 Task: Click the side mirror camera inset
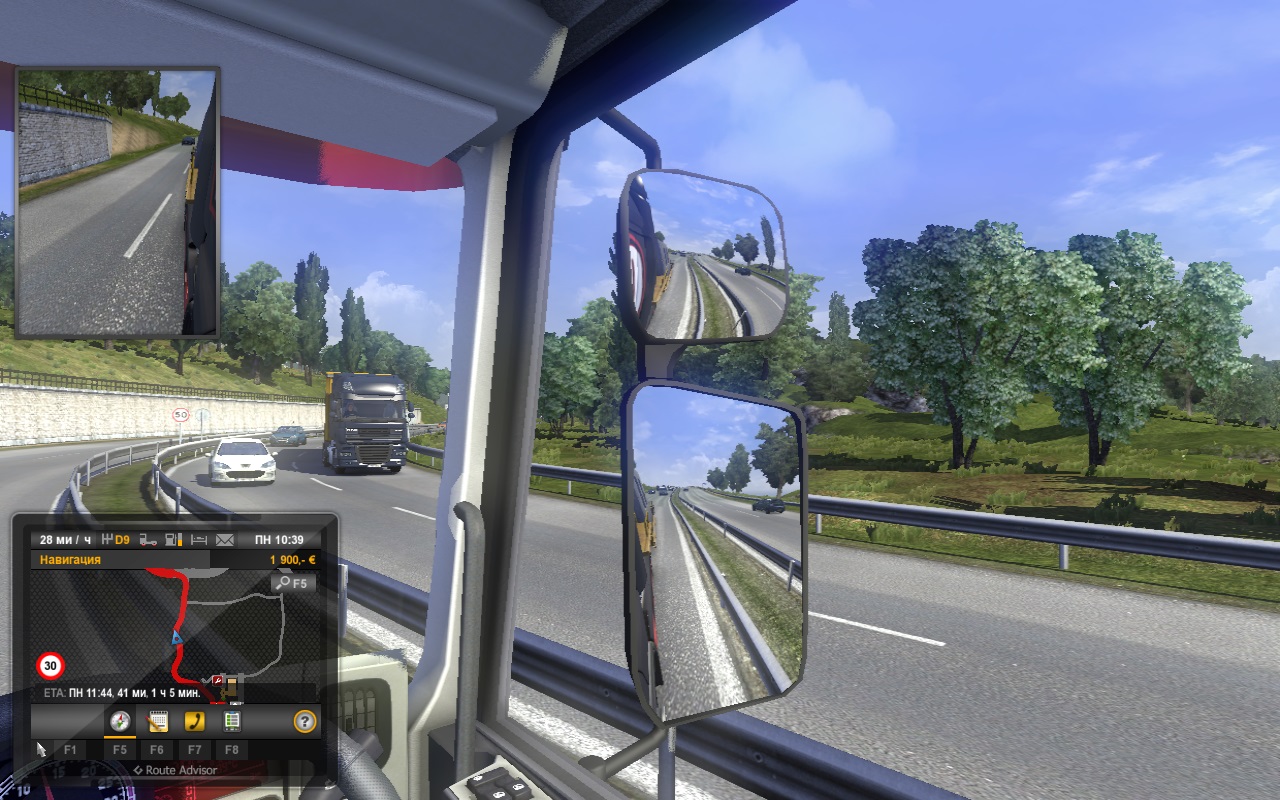[117, 202]
